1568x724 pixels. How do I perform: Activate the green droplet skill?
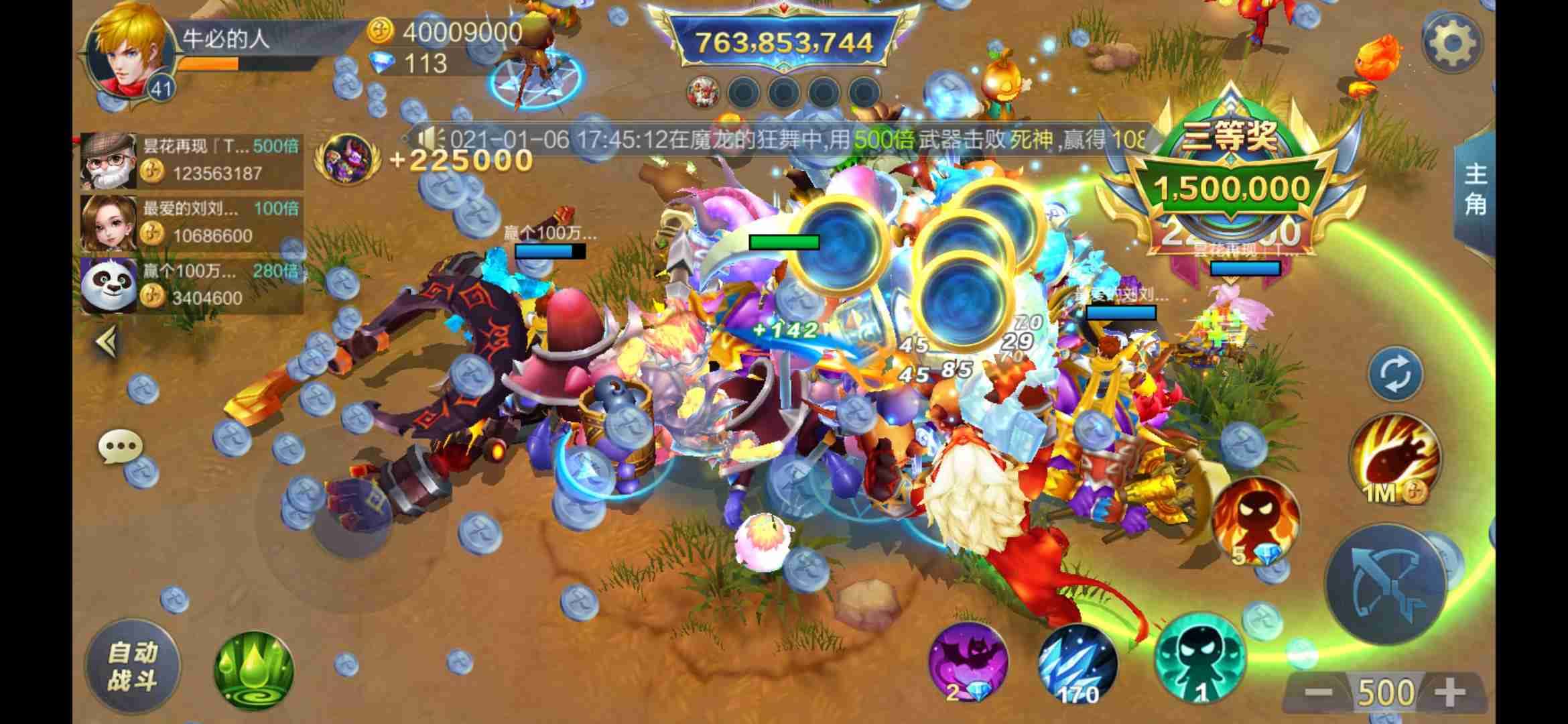(254, 670)
